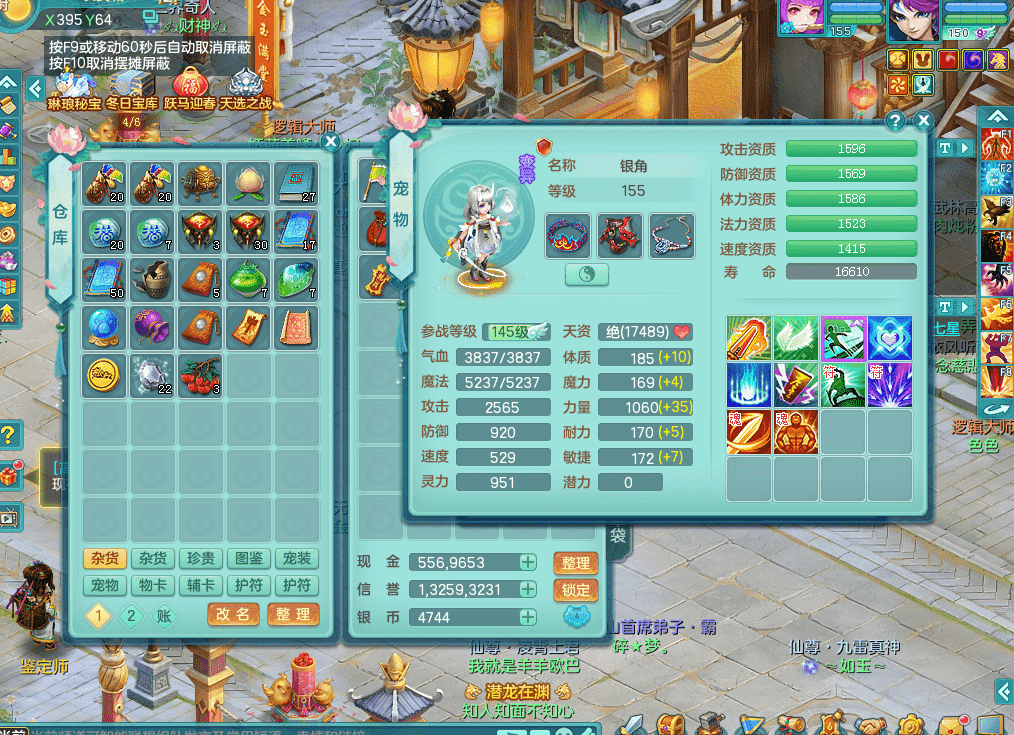
Task: Switch to the 珍贵 warehouse tab
Action: (200, 559)
